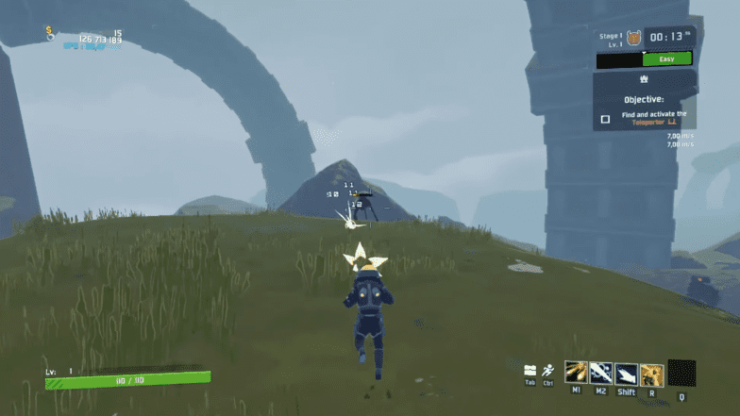Image resolution: width=740 pixels, height=416 pixels.
Task: Click the gold dollar money icon
Action: coord(48,31)
